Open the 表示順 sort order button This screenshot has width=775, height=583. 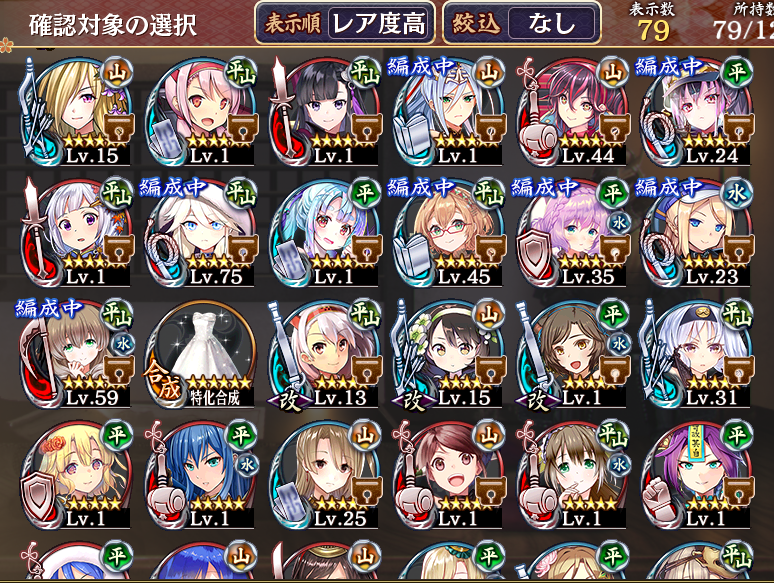point(346,23)
